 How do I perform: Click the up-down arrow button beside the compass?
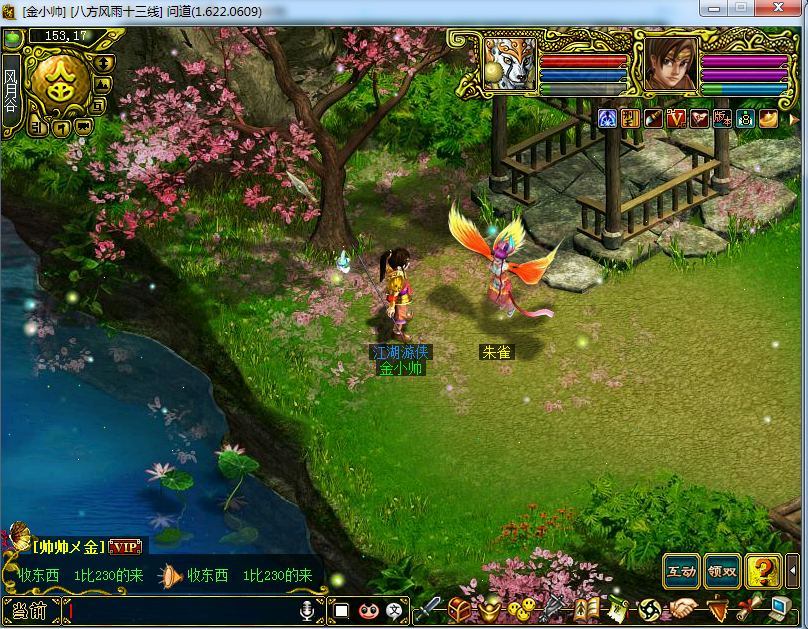click(x=102, y=63)
